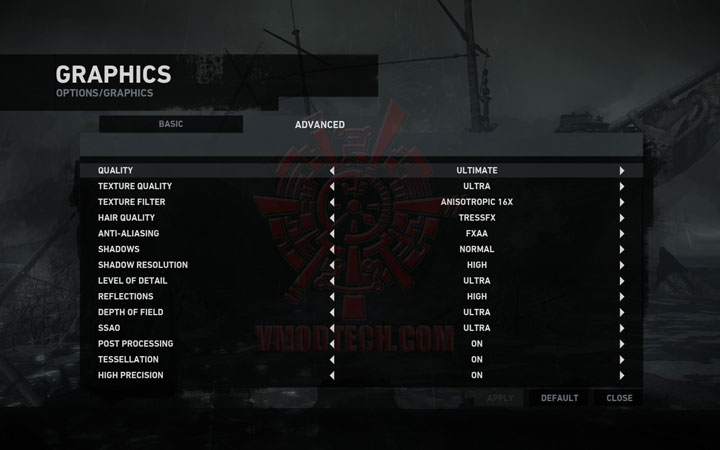Close the graphics options menu
Screen dimensions: 720x450
click(x=619, y=398)
